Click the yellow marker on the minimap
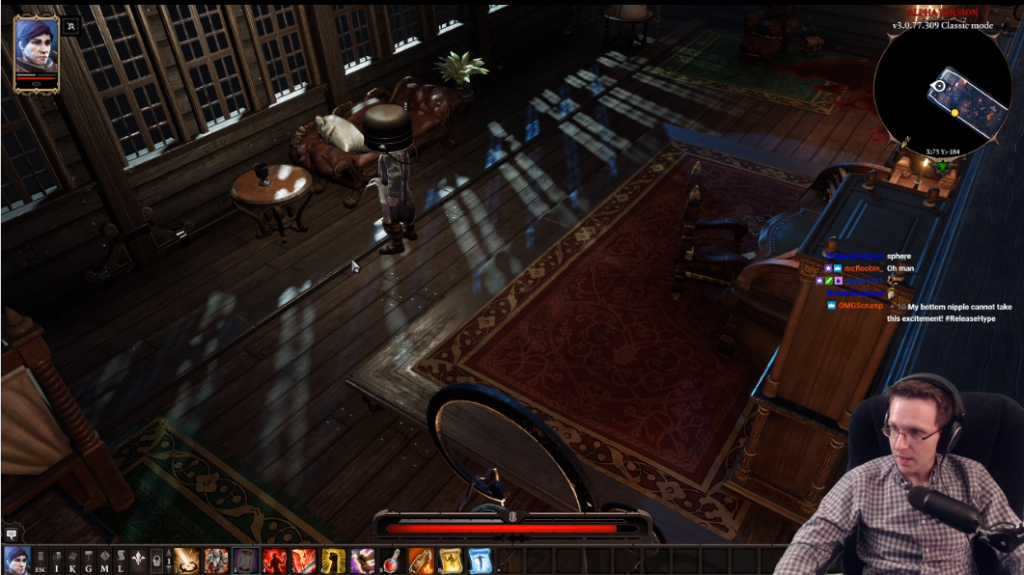 click(x=954, y=113)
